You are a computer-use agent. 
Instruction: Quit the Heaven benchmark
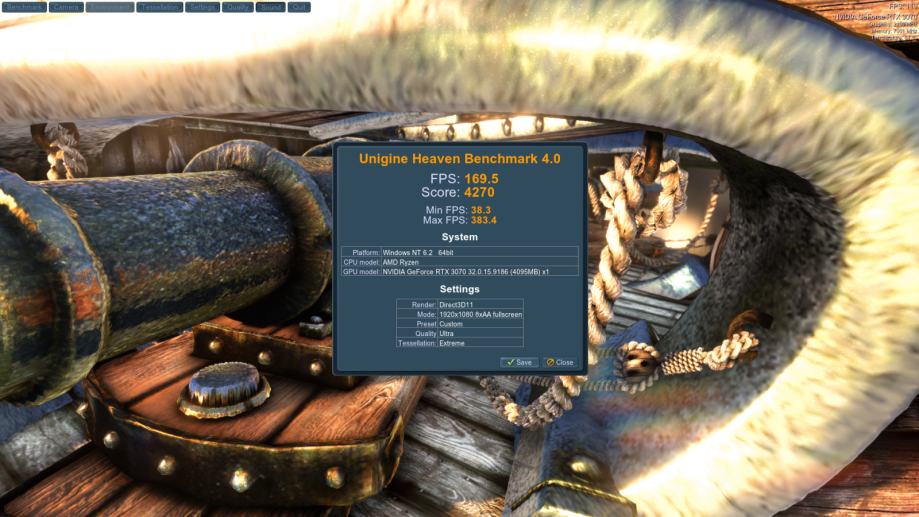point(299,7)
